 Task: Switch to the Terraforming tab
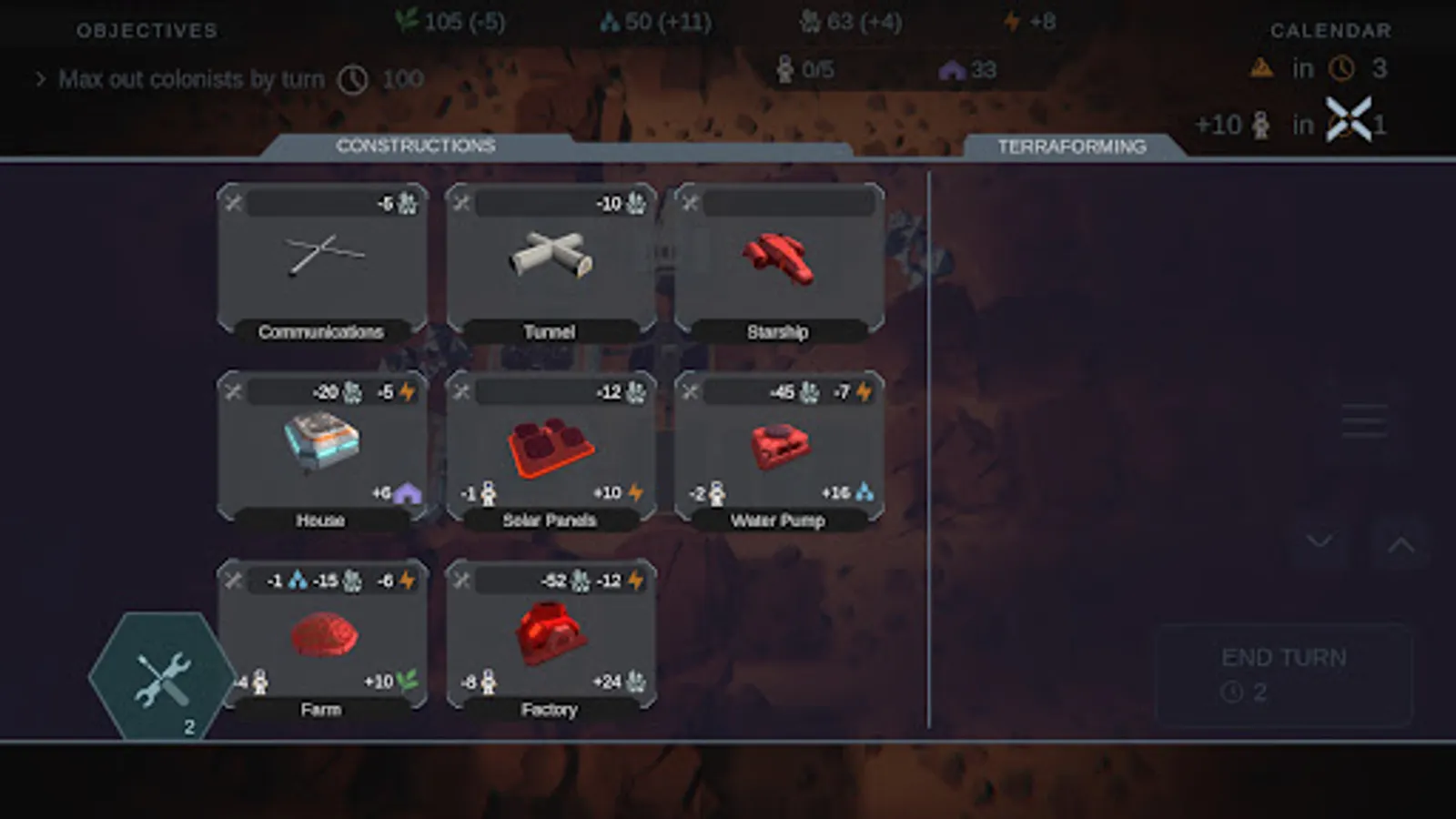pos(1072,146)
